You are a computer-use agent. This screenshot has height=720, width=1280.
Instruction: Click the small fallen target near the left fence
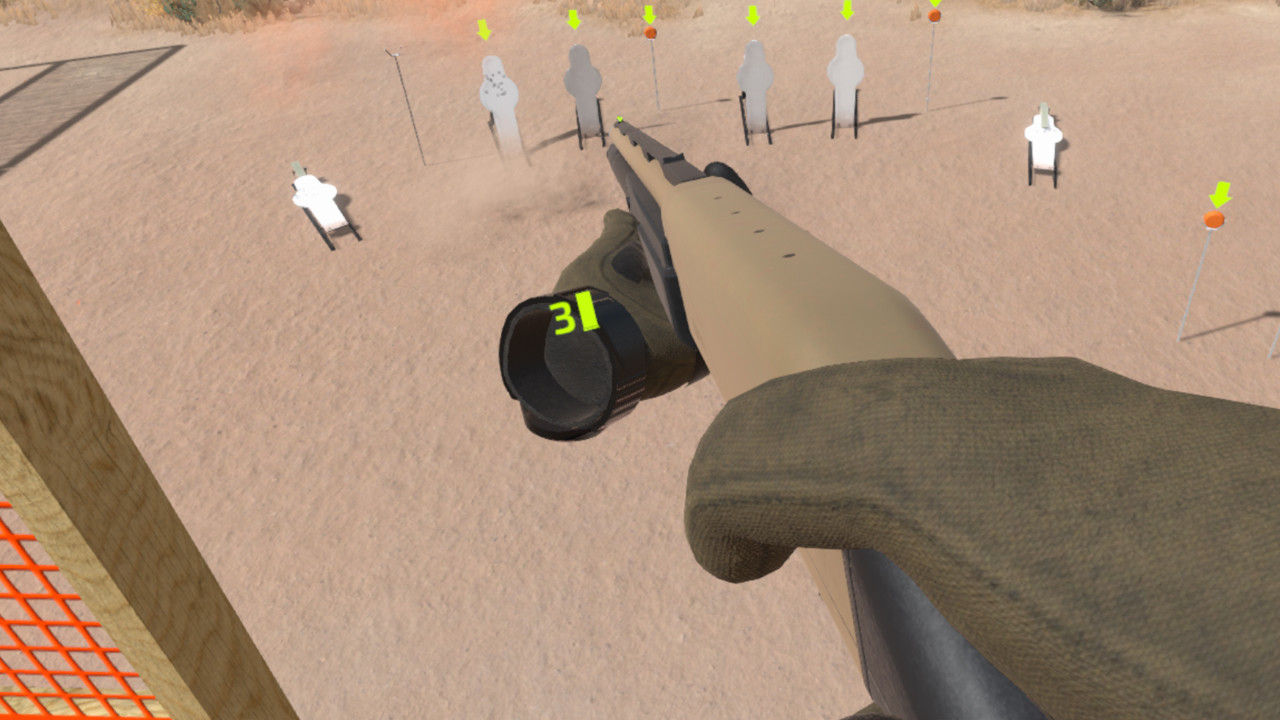click(x=315, y=200)
